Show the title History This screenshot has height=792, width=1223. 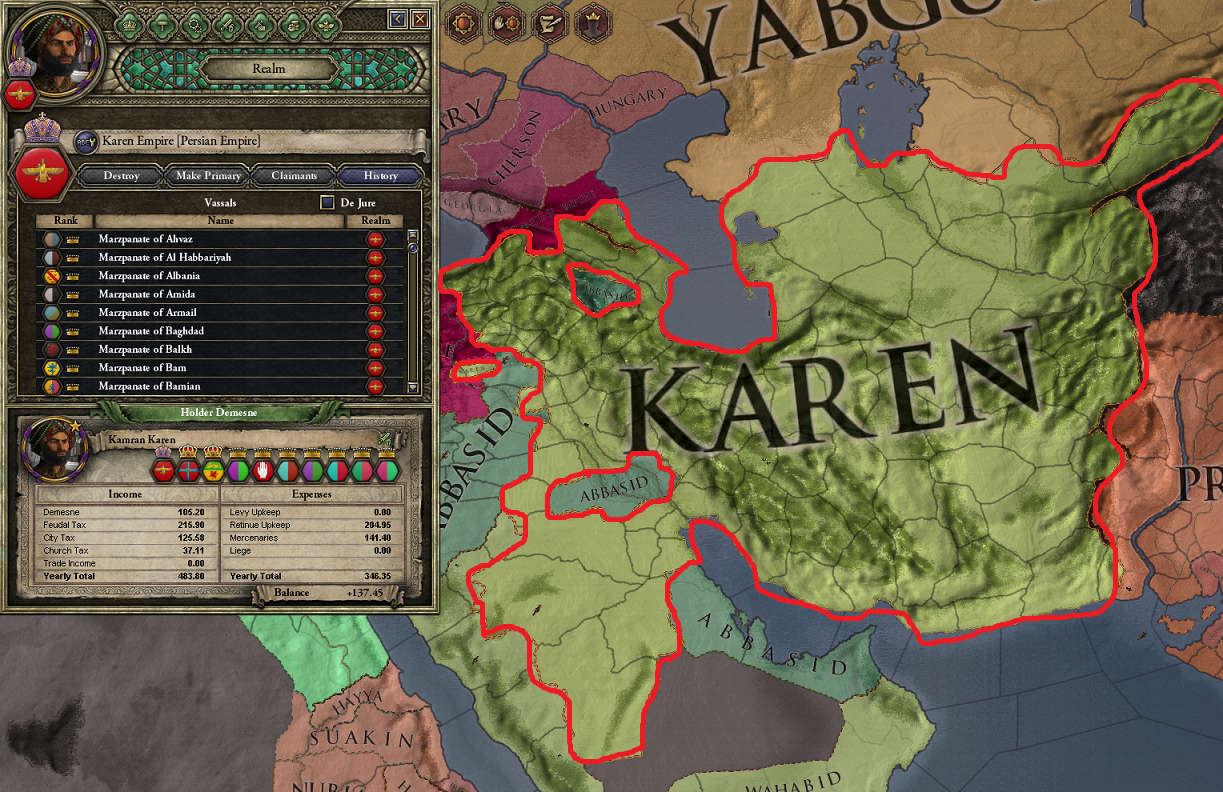coord(380,176)
